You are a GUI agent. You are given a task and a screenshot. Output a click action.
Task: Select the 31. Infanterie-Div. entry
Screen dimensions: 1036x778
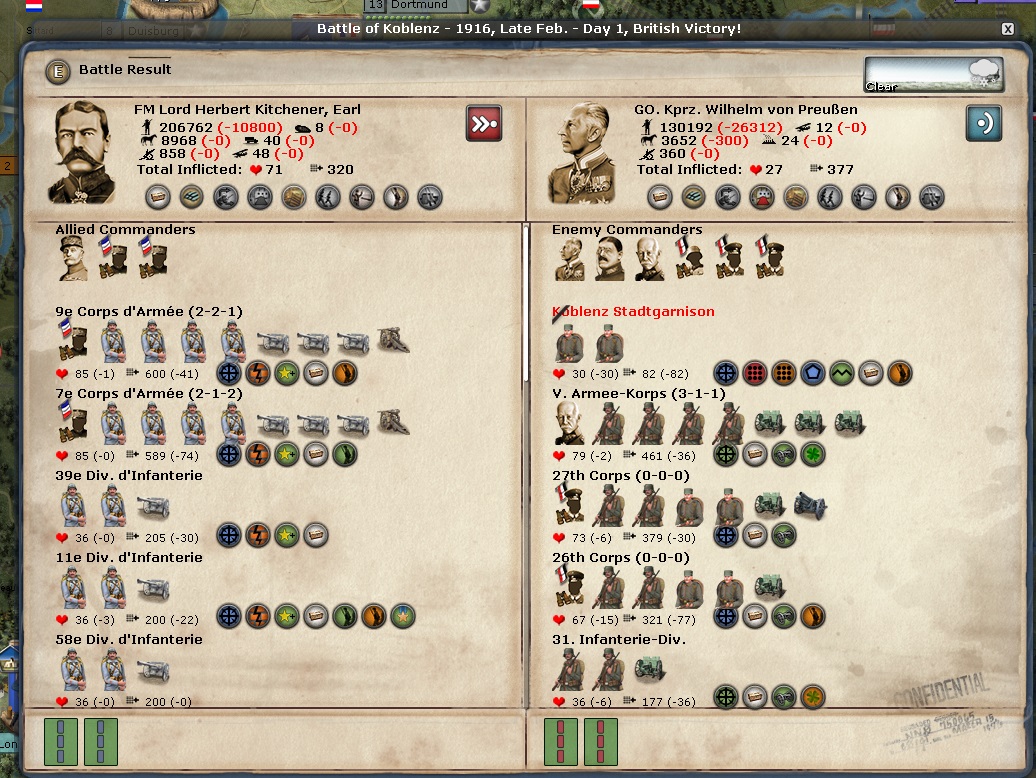619,640
